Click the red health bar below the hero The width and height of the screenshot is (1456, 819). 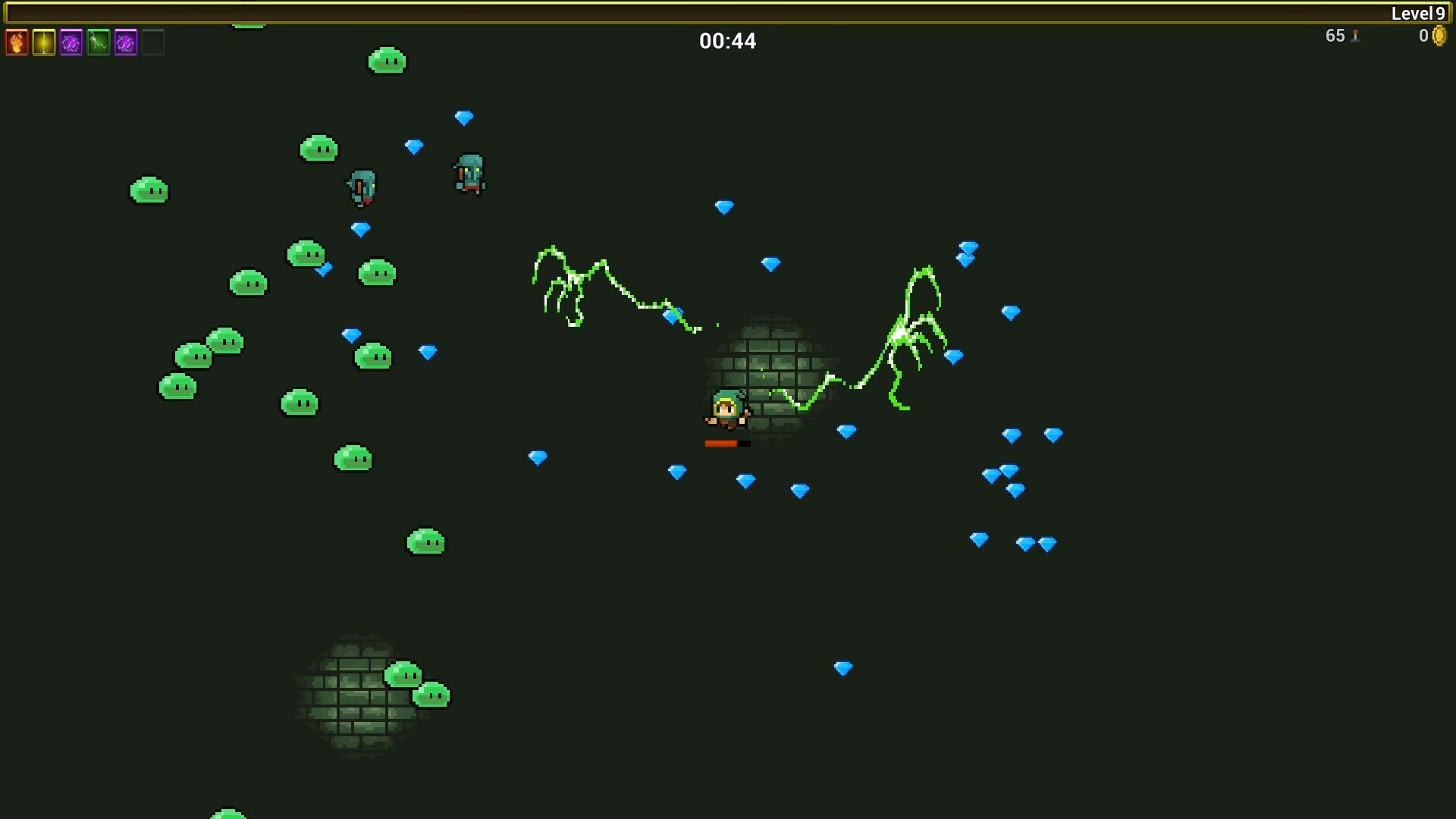pyautogui.click(x=724, y=444)
